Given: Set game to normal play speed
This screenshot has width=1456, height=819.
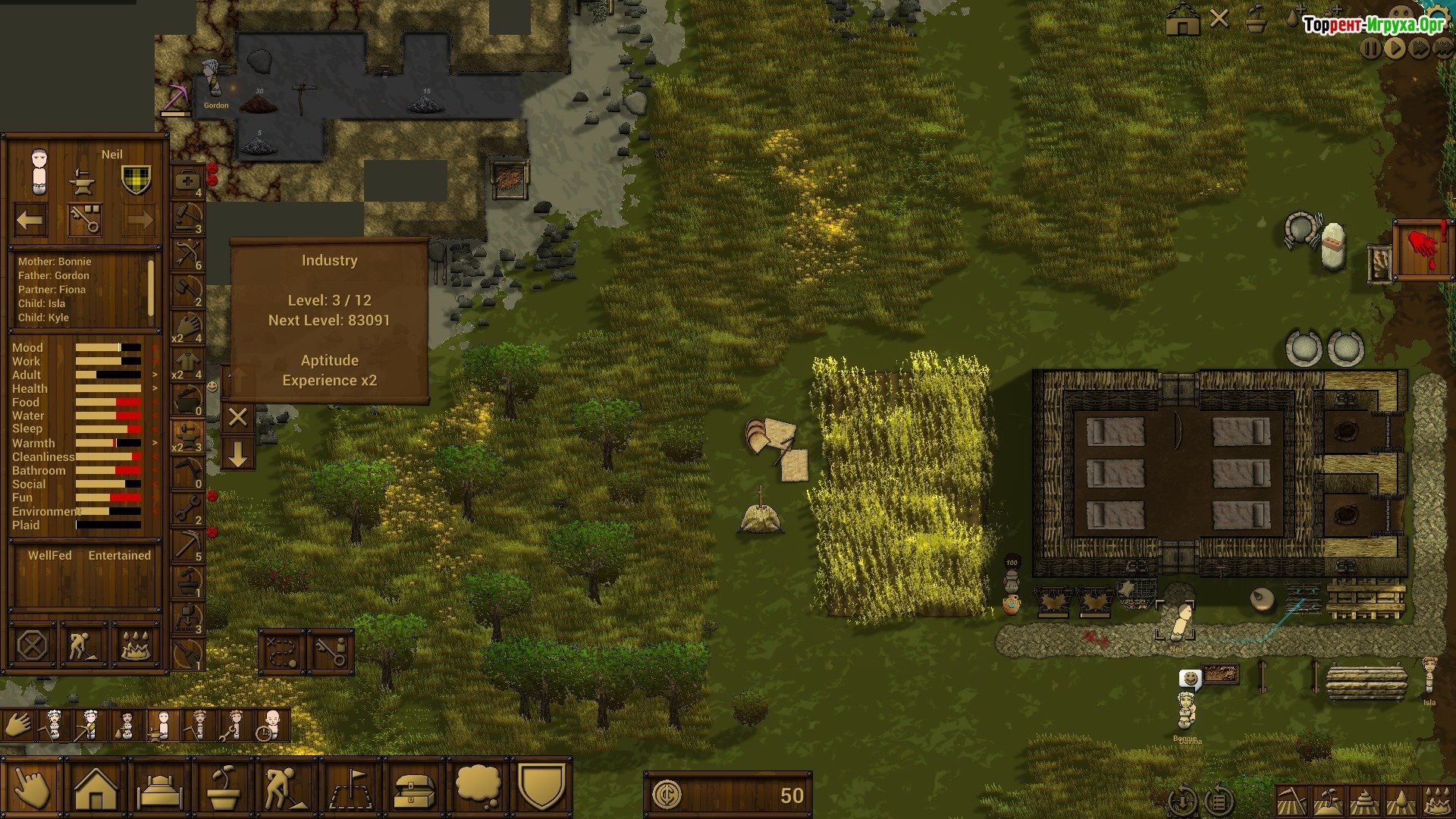Looking at the screenshot, I should click(x=1395, y=49).
